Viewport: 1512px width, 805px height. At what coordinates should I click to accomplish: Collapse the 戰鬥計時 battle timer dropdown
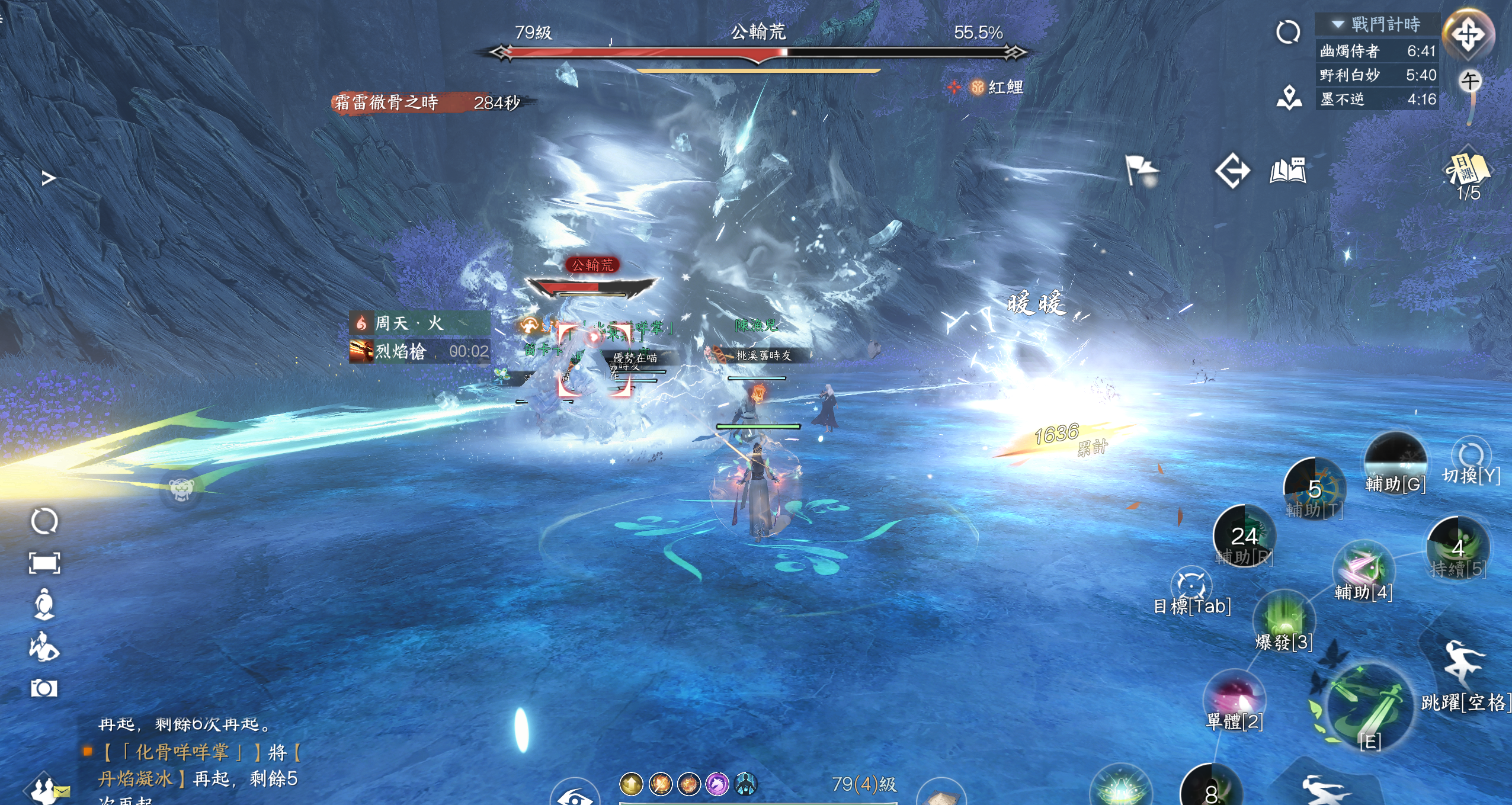point(1338,24)
